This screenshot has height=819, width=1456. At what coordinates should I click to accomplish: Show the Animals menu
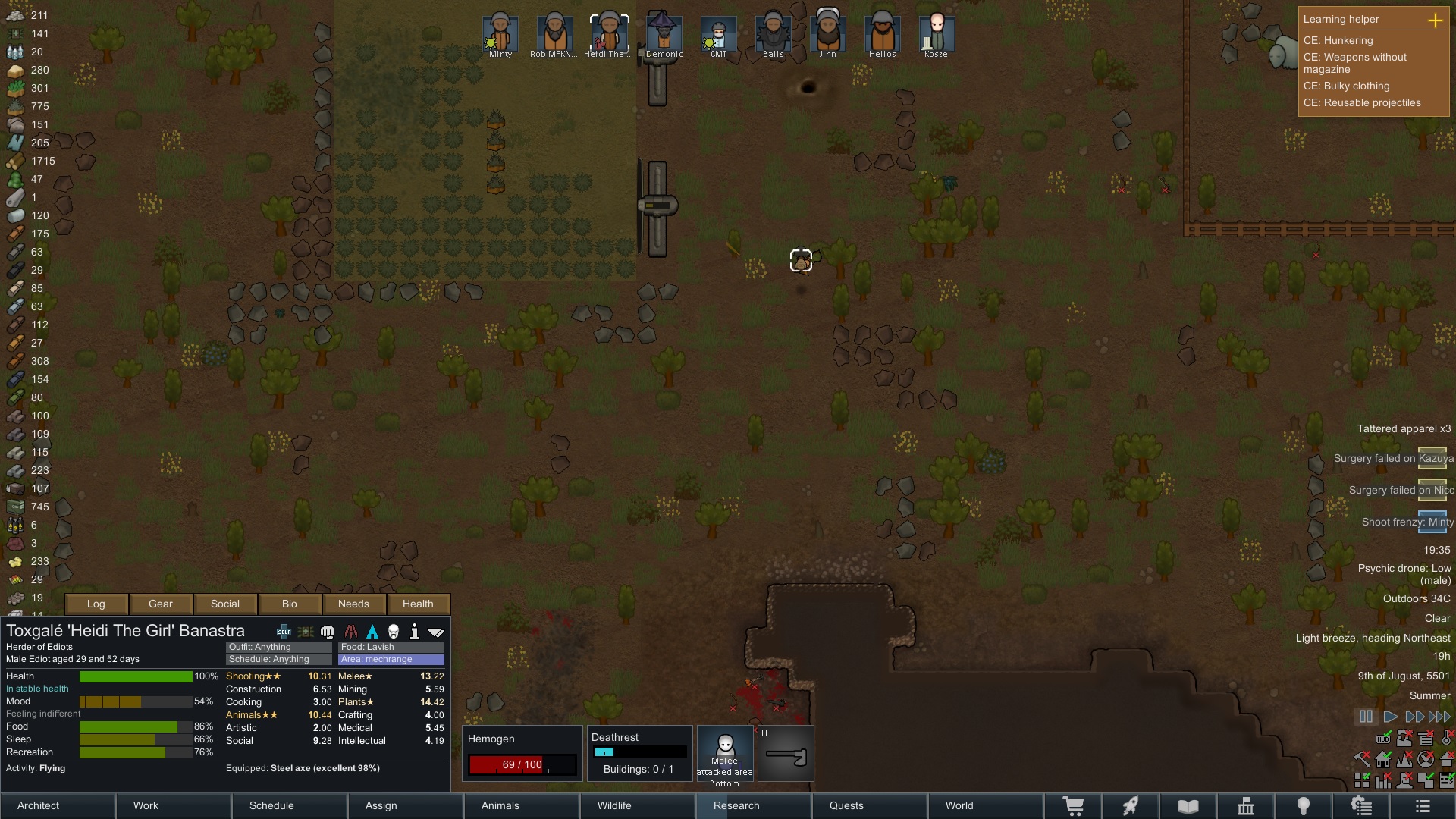pyautogui.click(x=500, y=805)
